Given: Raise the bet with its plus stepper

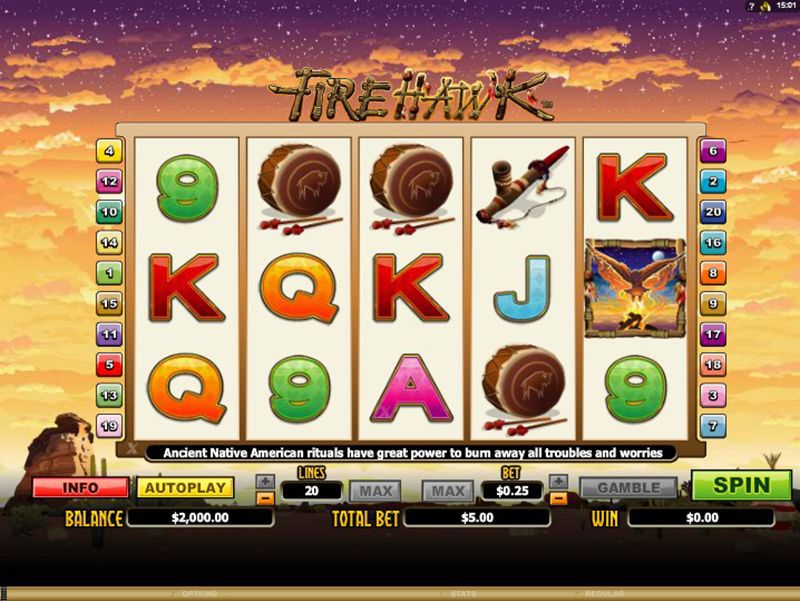Looking at the screenshot, I should [558, 481].
